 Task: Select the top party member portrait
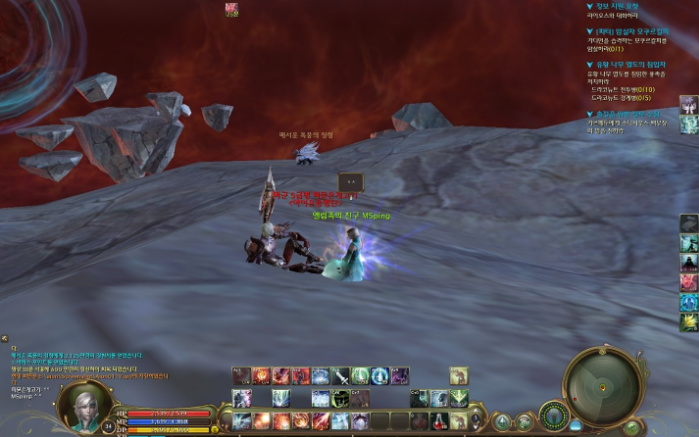(688, 104)
